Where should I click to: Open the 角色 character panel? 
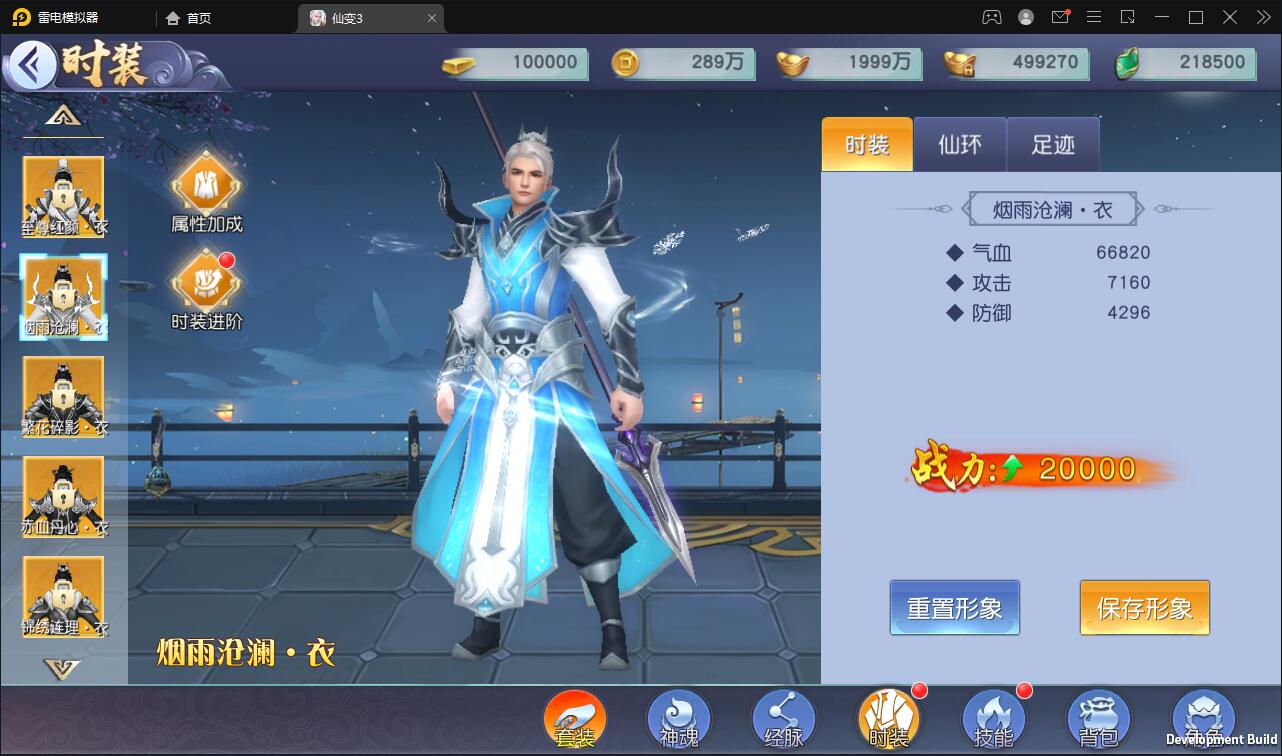click(1202, 718)
